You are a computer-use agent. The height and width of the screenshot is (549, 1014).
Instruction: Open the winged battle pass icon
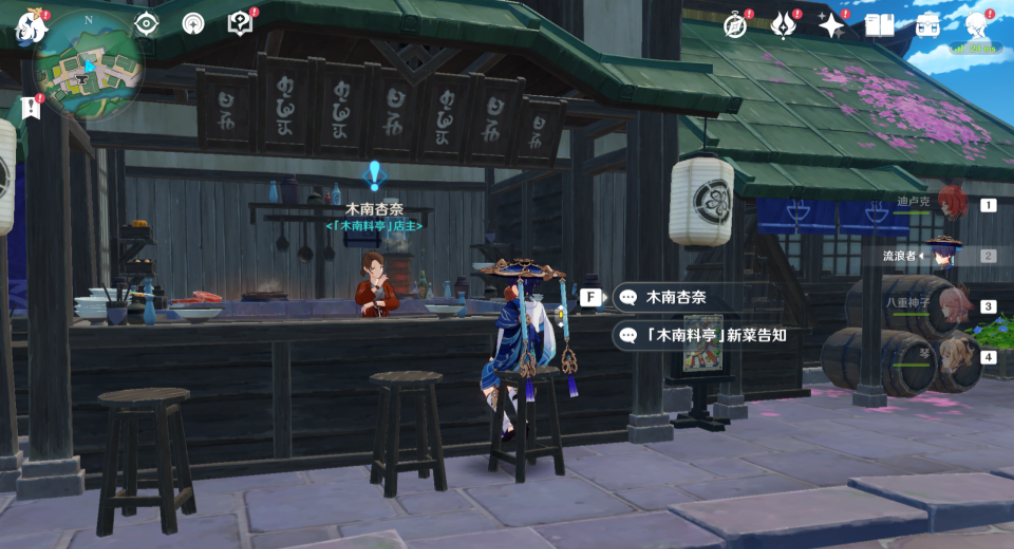(784, 26)
